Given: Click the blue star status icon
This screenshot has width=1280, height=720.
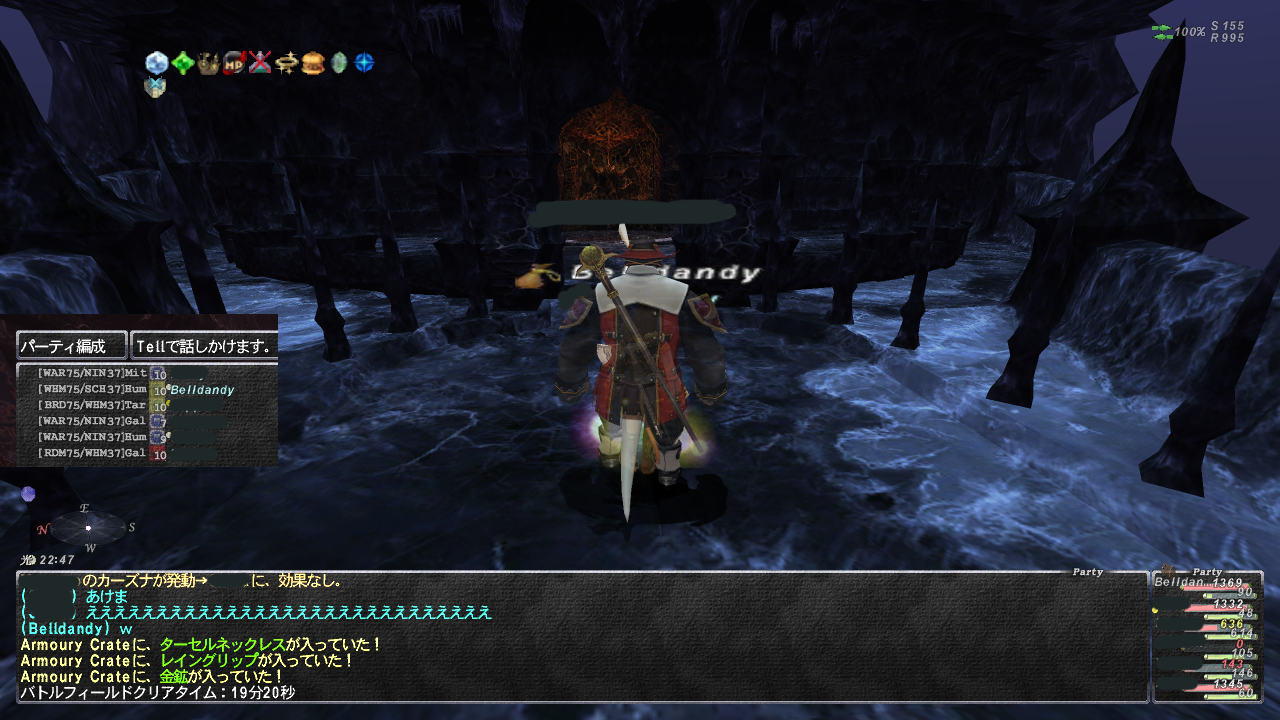Looking at the screenshot, I should 365,63.
